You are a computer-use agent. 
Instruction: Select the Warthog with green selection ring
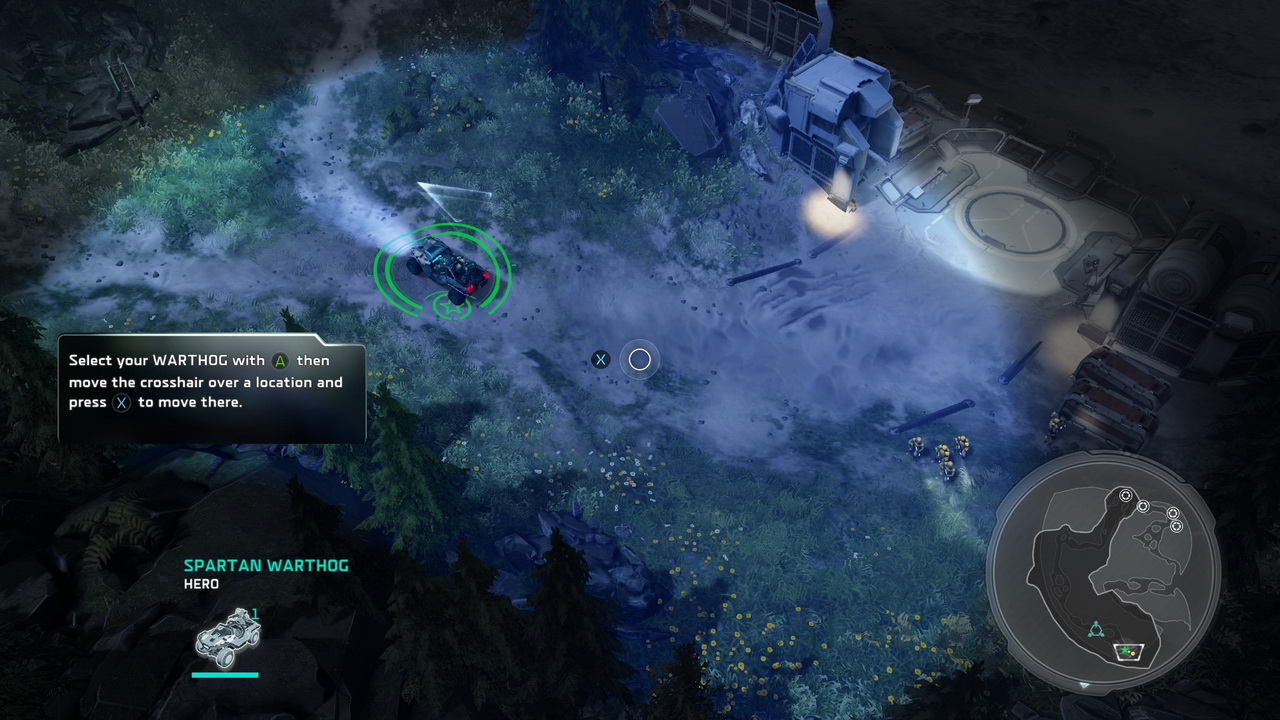point(444,267)
